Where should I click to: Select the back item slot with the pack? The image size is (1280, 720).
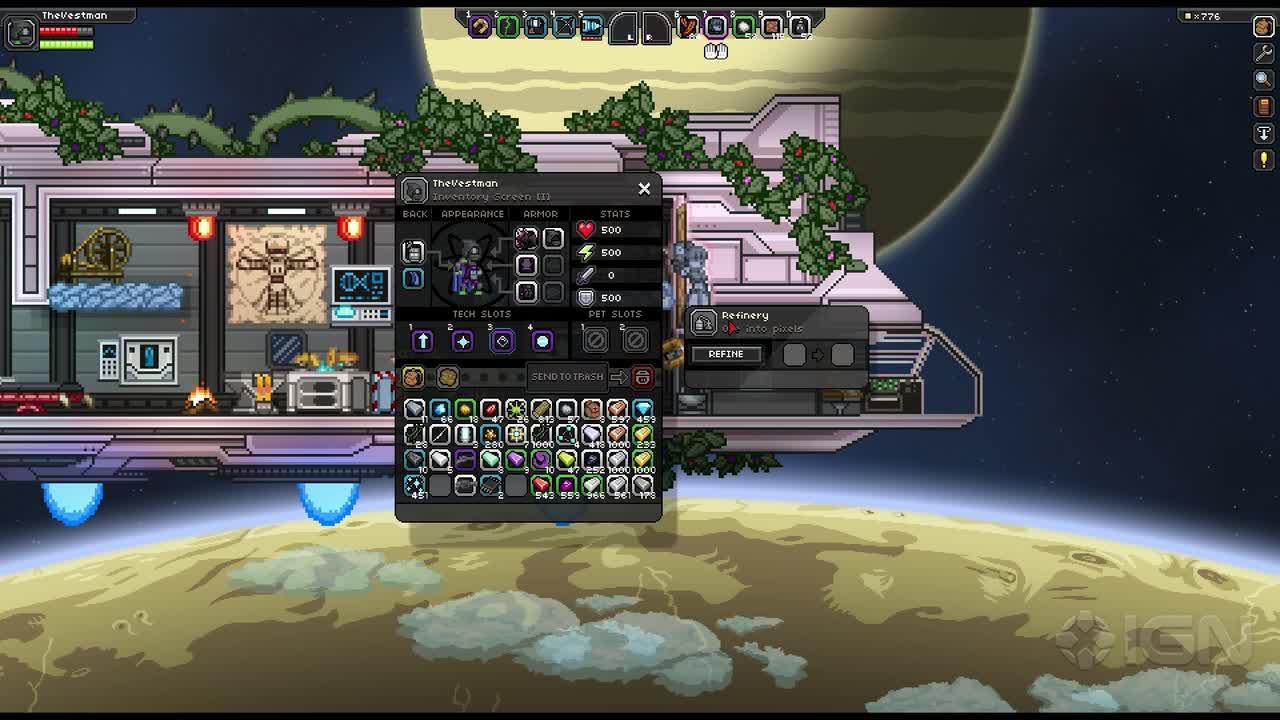click(413, 251)
